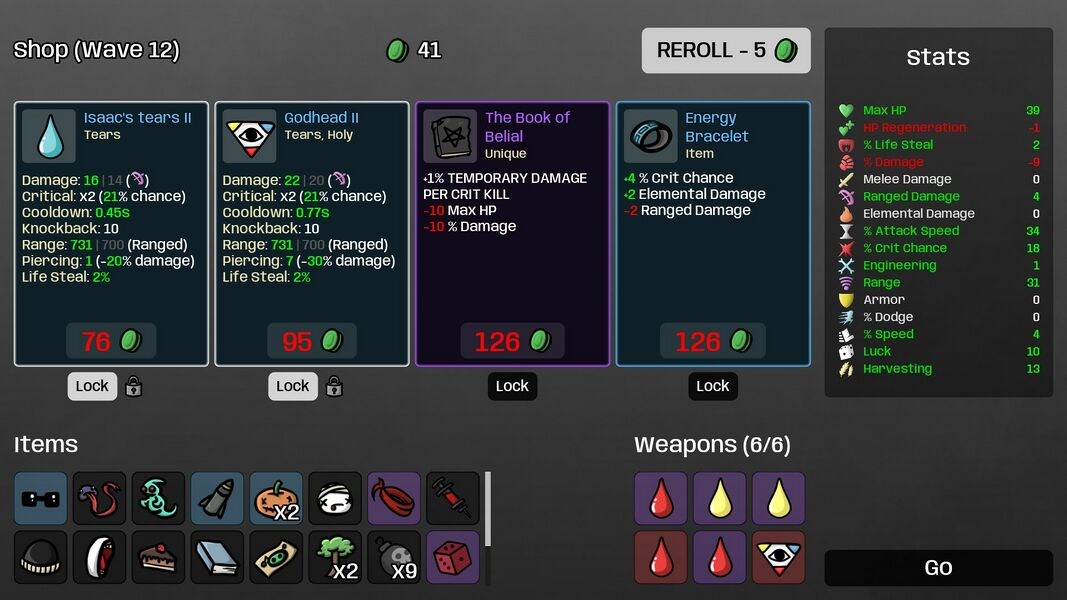Select the syringe item icon

tap(453, 499)
